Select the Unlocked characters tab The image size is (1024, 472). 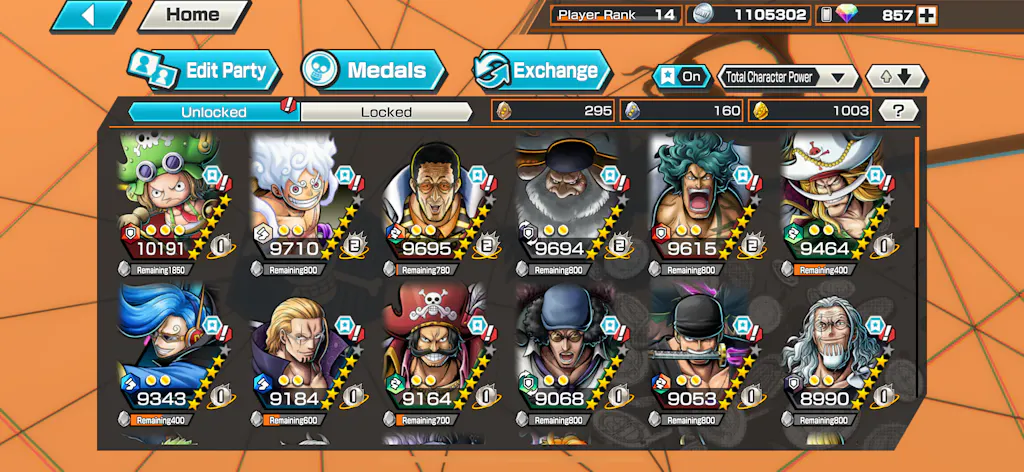[x=213, y=112]
